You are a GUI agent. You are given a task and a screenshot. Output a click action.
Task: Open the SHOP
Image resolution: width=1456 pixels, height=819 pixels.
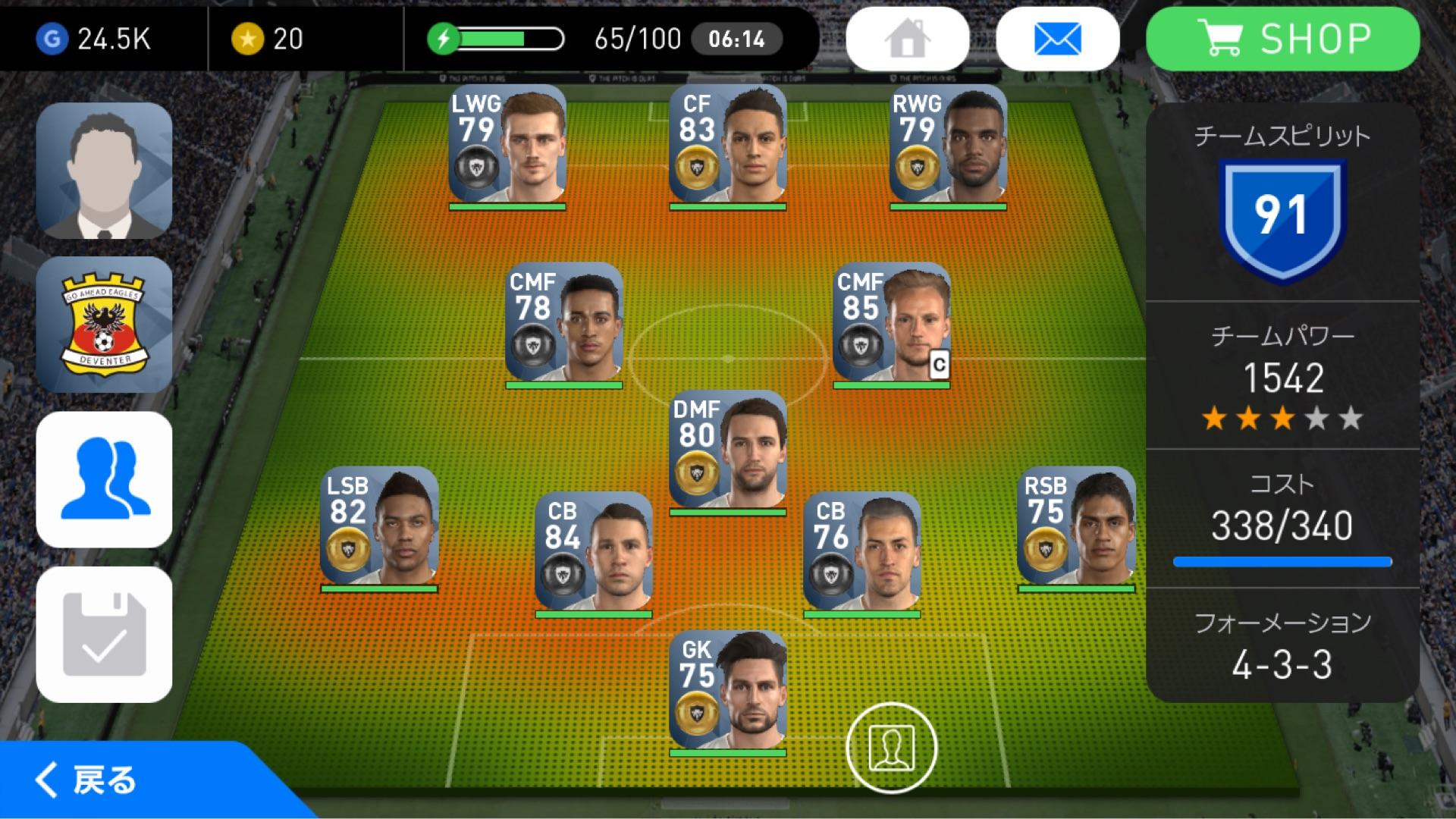pos(1282,39)
